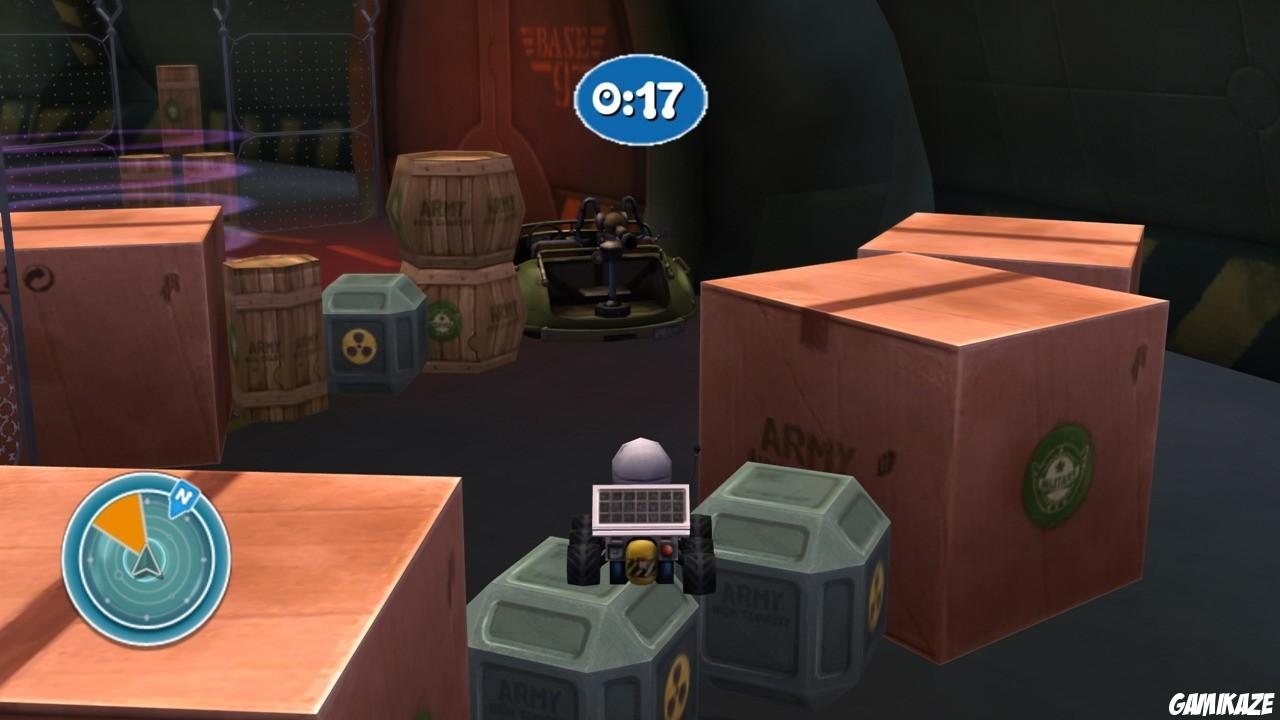
Task: Click the green ARMY badge on the barrel
Action: pyautogui.click(x=446, y=319)
